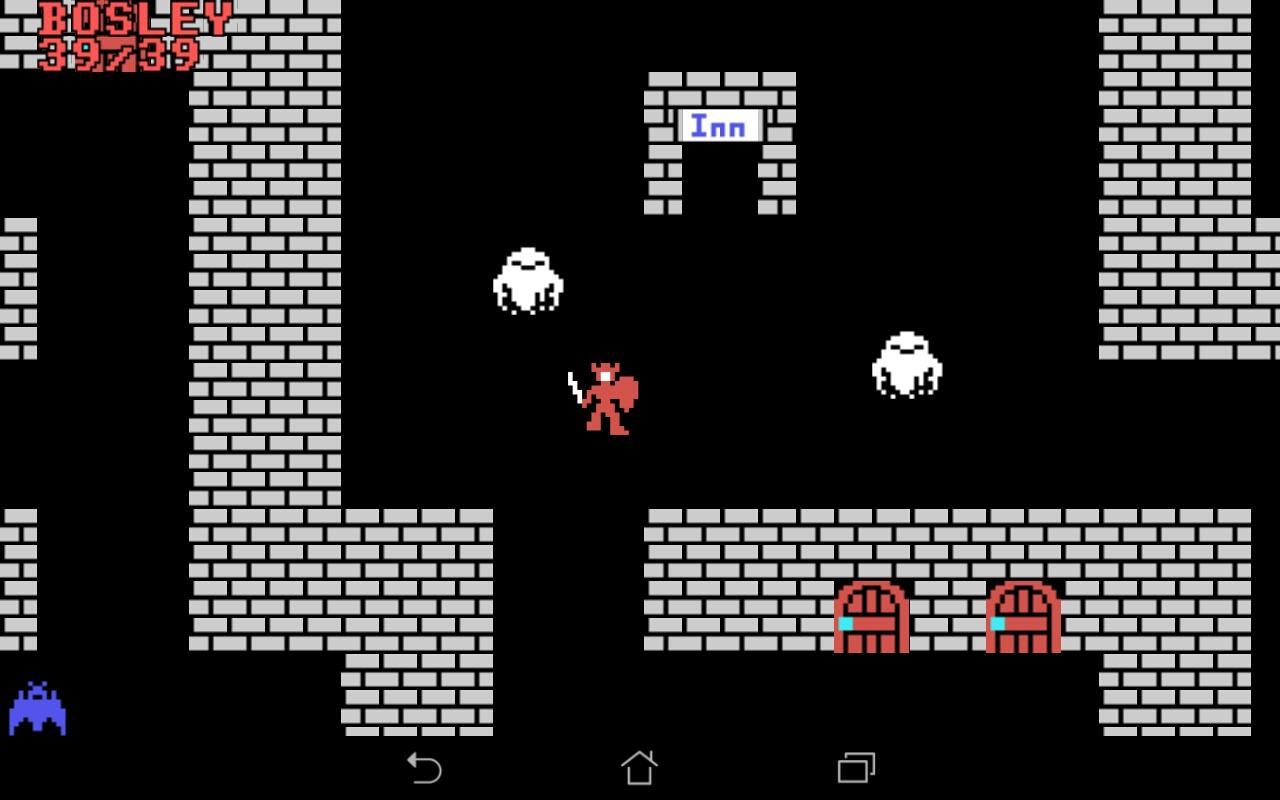Open the right red door below the wall
The width and height of the screenshot is (1280, 800).
[1022, 615]
